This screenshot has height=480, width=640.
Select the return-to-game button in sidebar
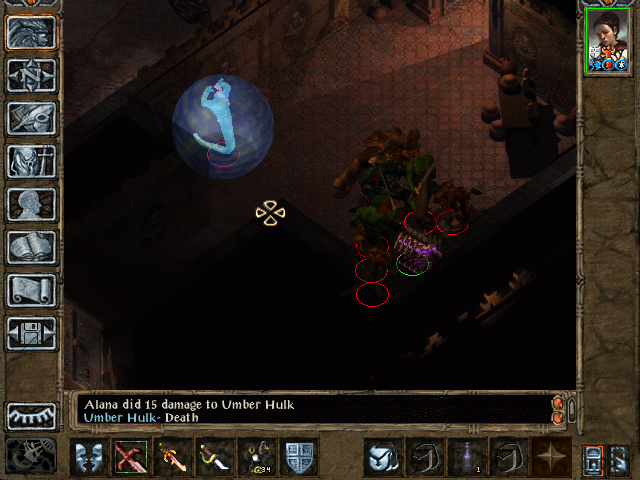(x=32, y=32)
